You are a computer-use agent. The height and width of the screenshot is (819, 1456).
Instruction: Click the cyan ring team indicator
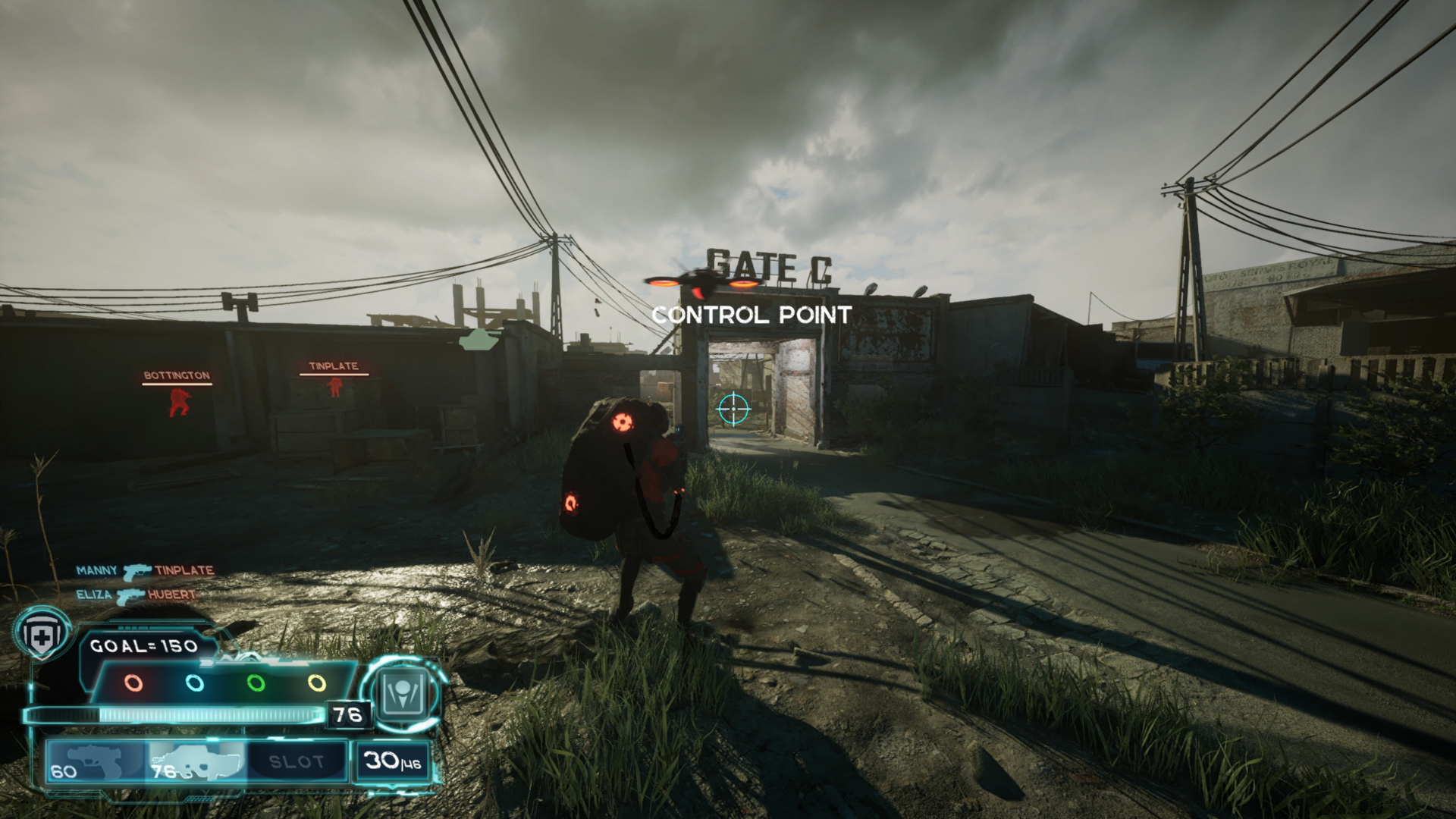[195, 682]
